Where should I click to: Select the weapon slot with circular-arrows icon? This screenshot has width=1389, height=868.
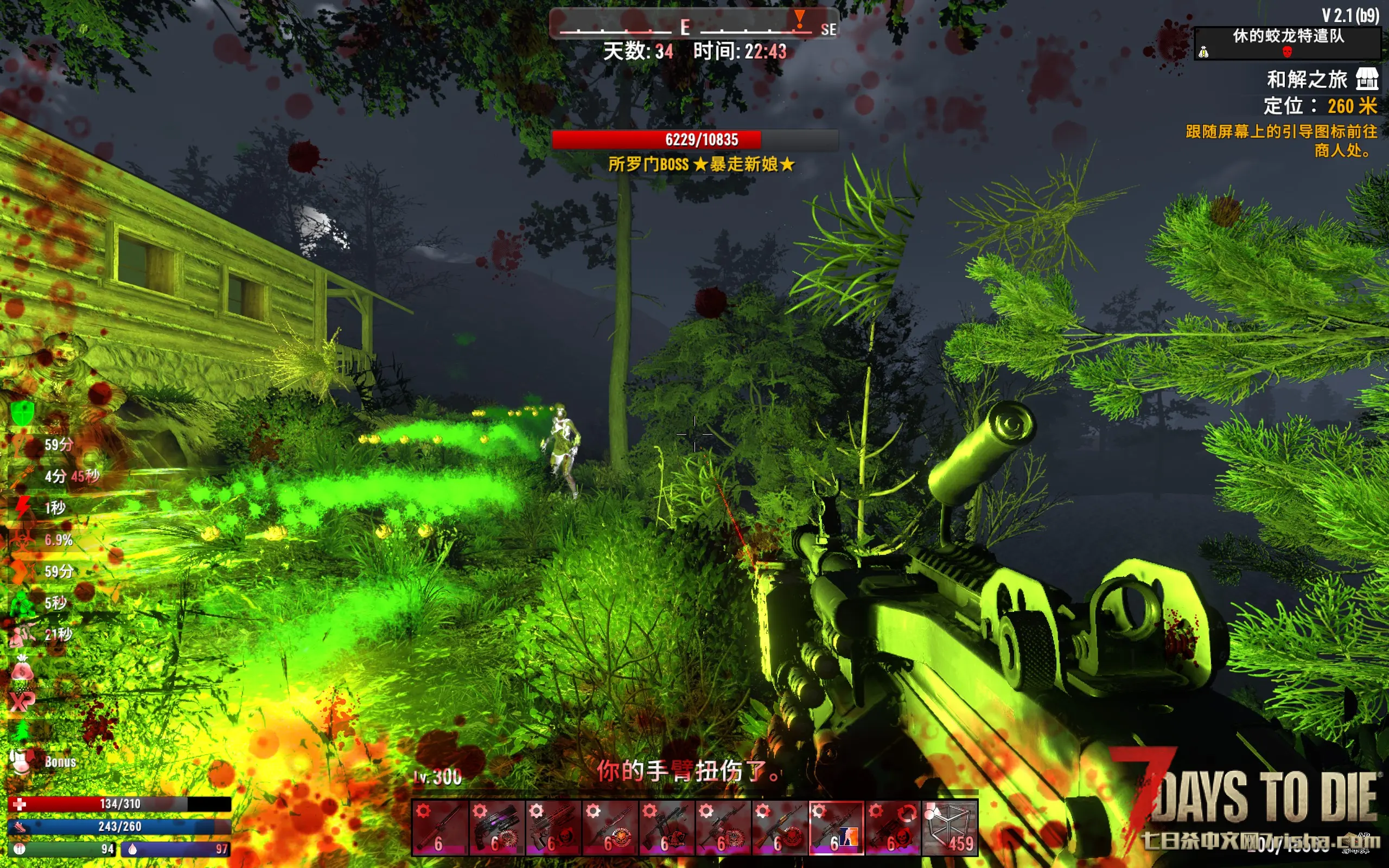tap(893, 828)
